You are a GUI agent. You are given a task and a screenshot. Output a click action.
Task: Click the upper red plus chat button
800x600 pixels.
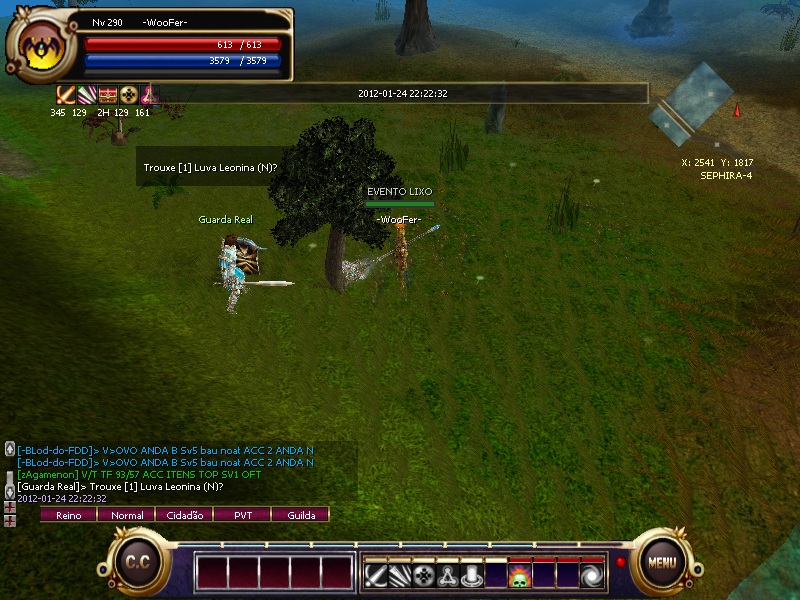10,507
